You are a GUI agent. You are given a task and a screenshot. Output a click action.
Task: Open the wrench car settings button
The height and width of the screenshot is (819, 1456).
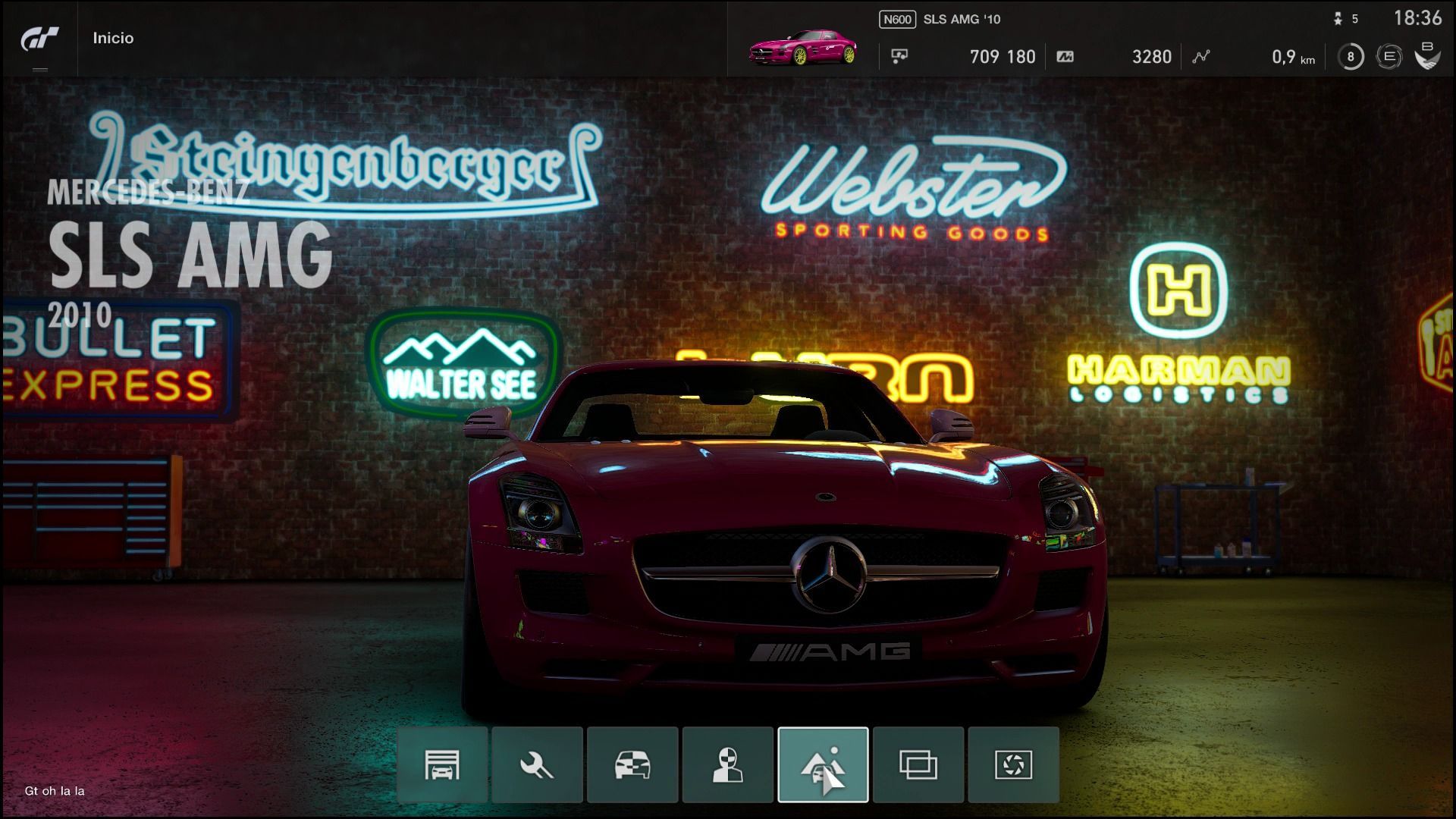pos(537,764)
